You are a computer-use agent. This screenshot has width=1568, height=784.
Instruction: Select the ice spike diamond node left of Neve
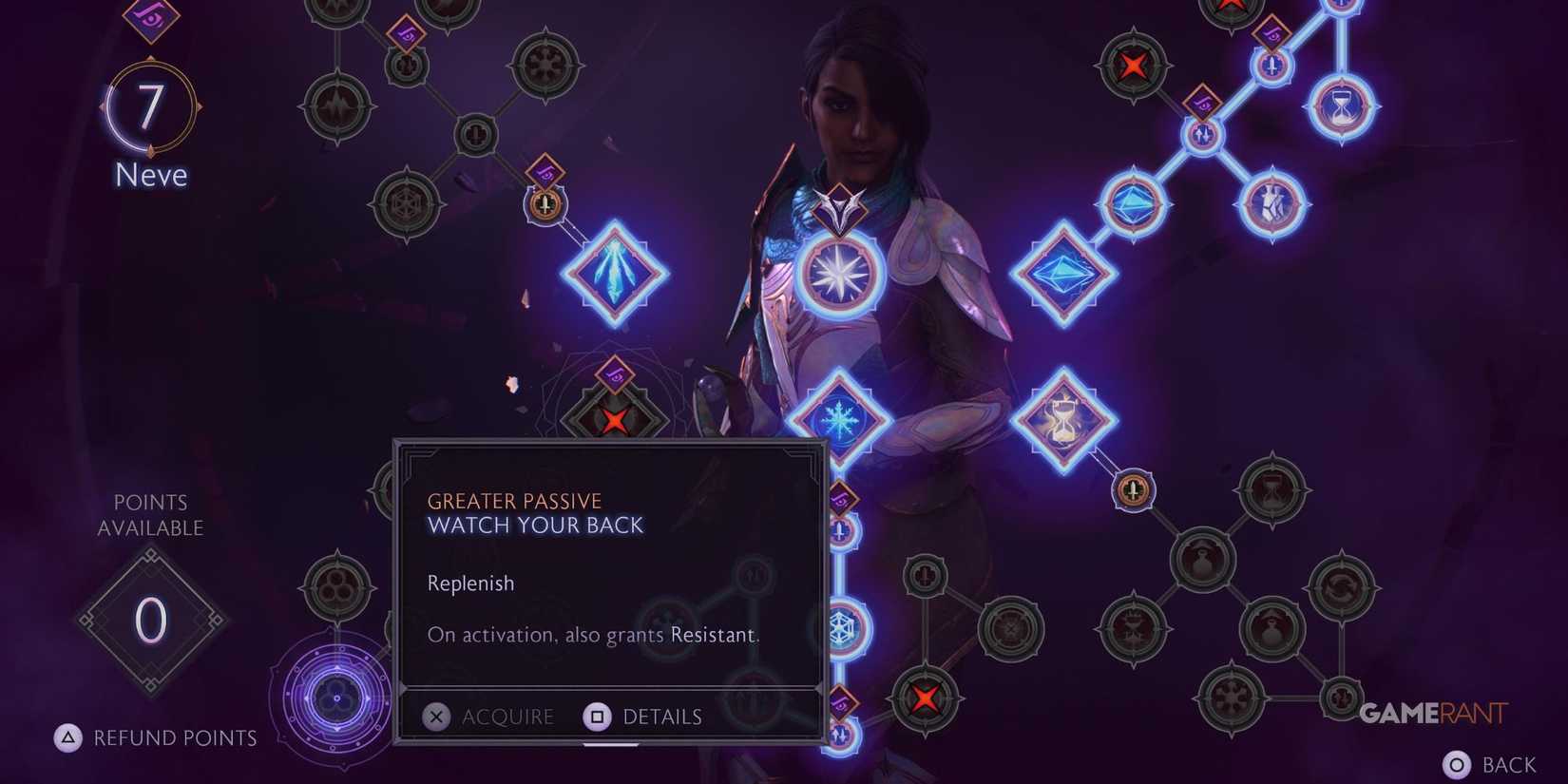click(615, 273)
